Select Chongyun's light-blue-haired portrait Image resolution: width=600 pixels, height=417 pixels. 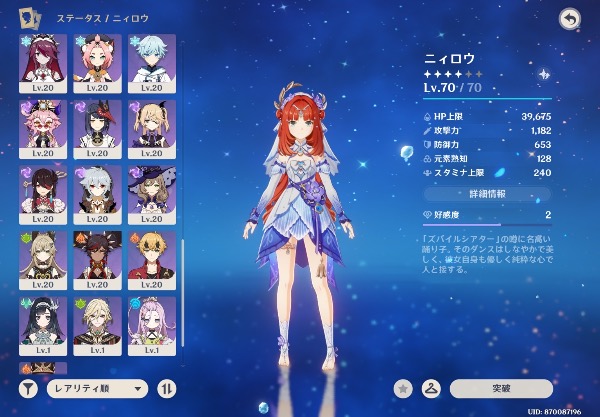[x=152, y=62]
